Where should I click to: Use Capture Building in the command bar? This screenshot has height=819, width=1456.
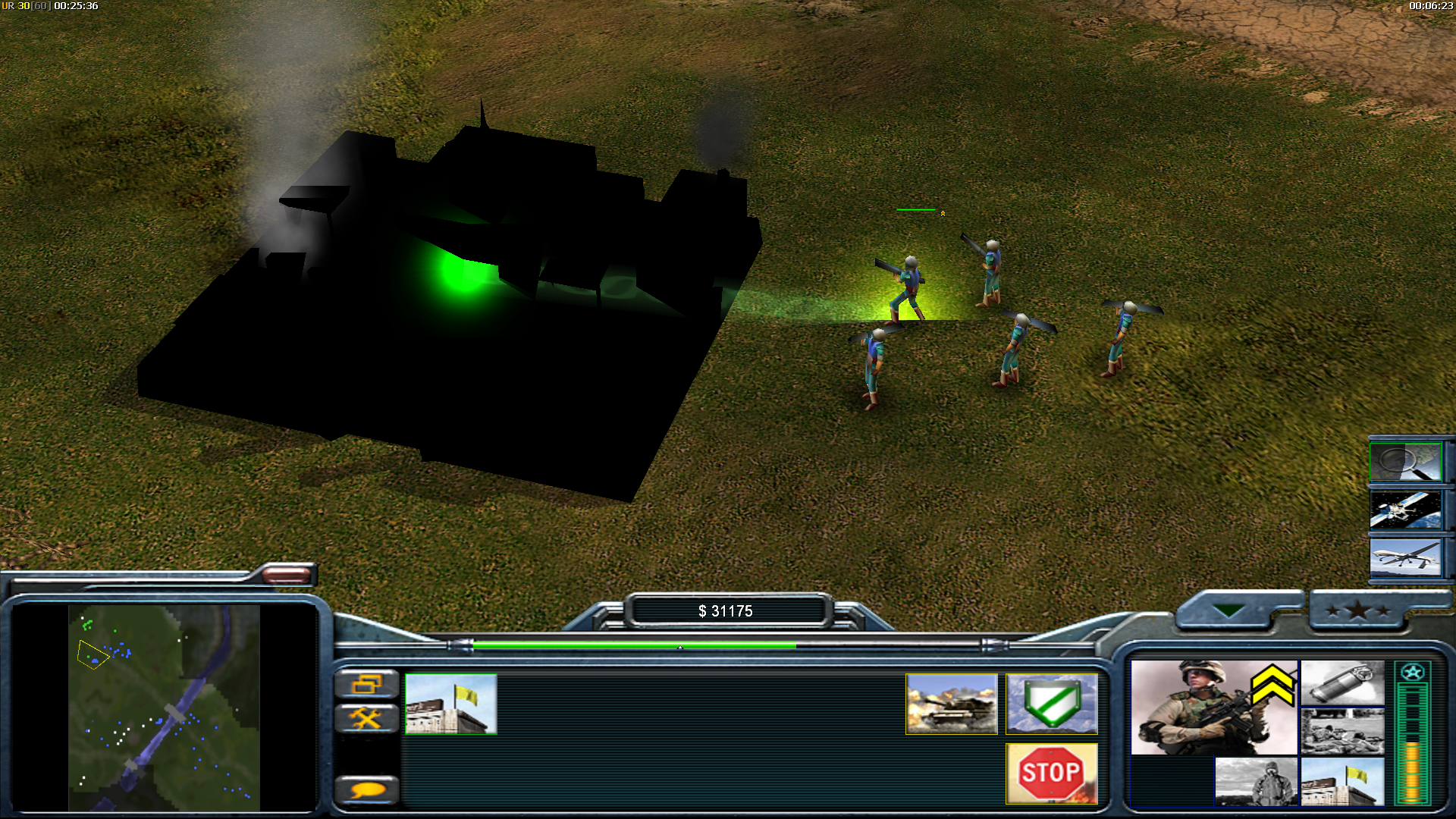[x=450, y=704]
